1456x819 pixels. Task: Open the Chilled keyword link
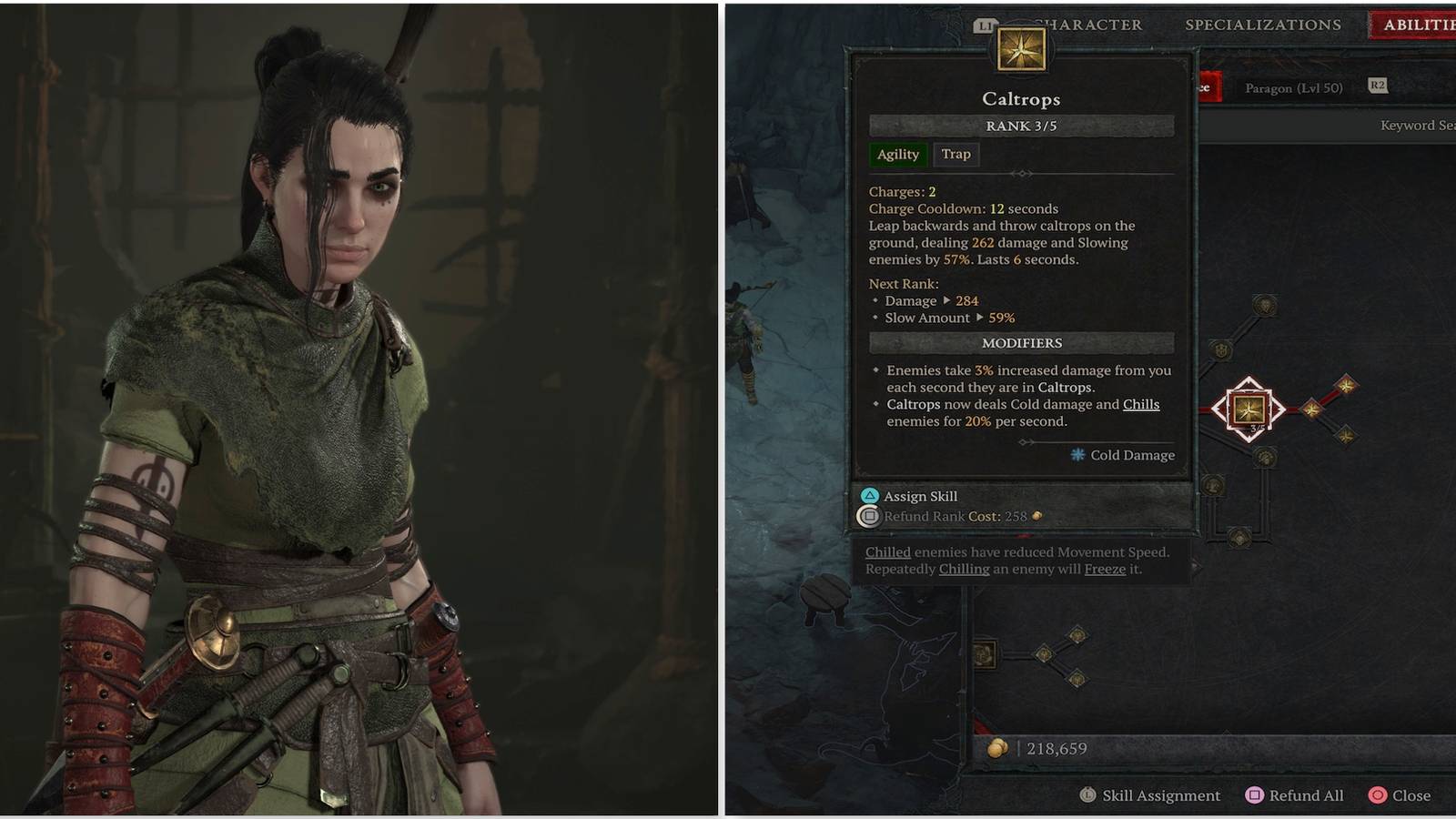887,551
